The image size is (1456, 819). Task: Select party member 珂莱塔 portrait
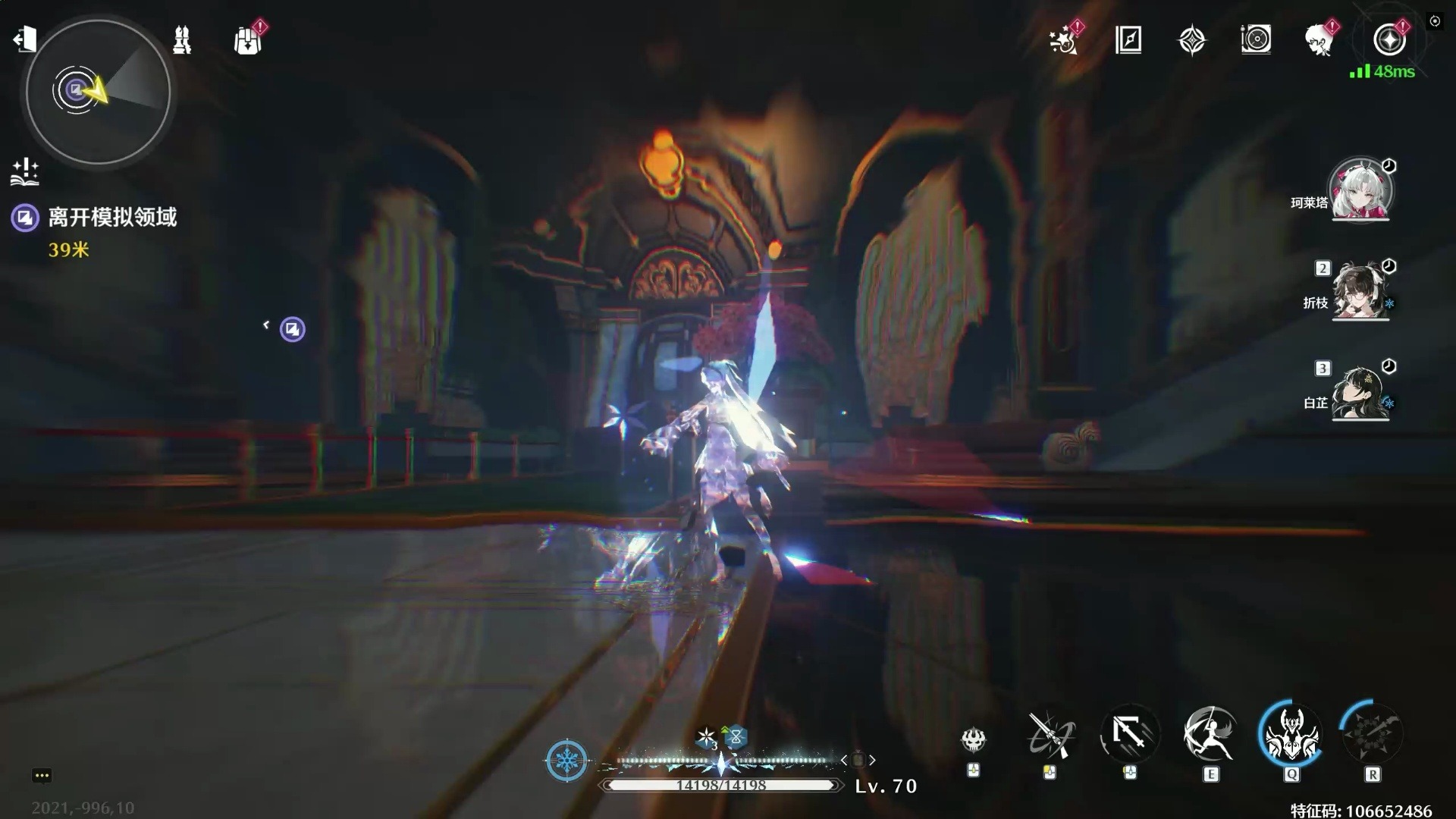1360,190
